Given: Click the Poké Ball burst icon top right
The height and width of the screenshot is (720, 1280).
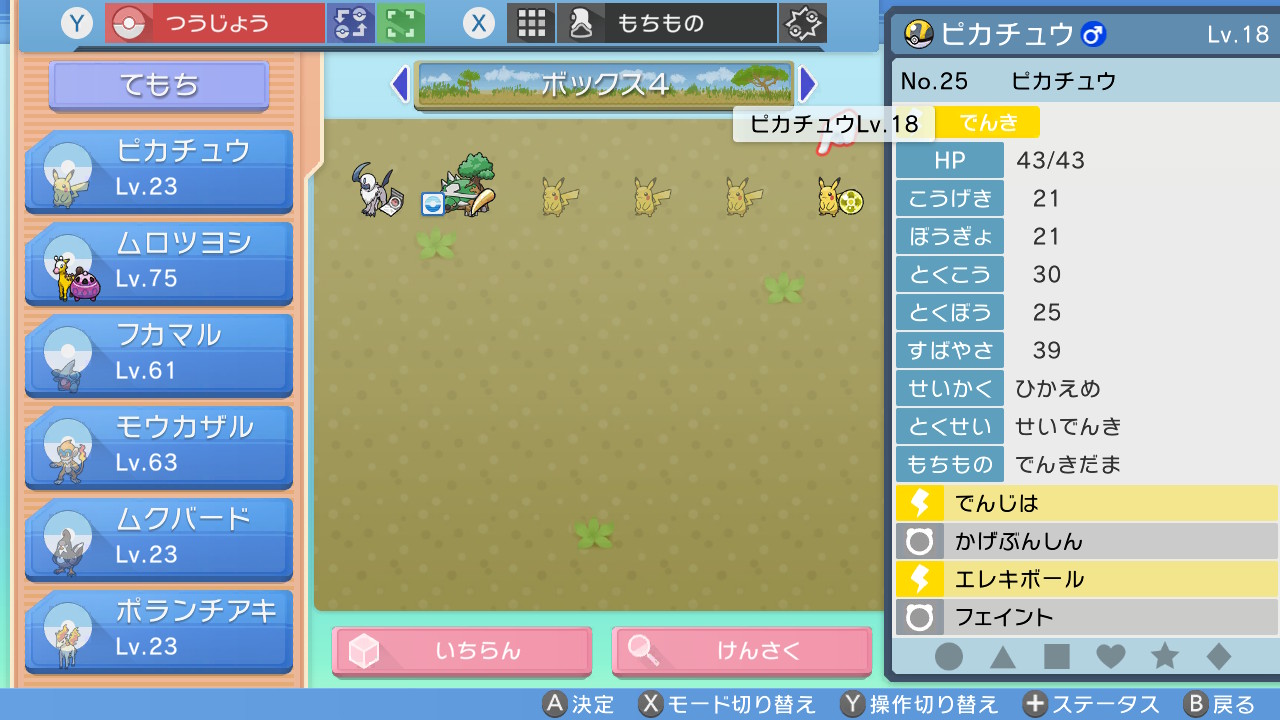Looking at the screenshot, I should [x=805, y=22].
